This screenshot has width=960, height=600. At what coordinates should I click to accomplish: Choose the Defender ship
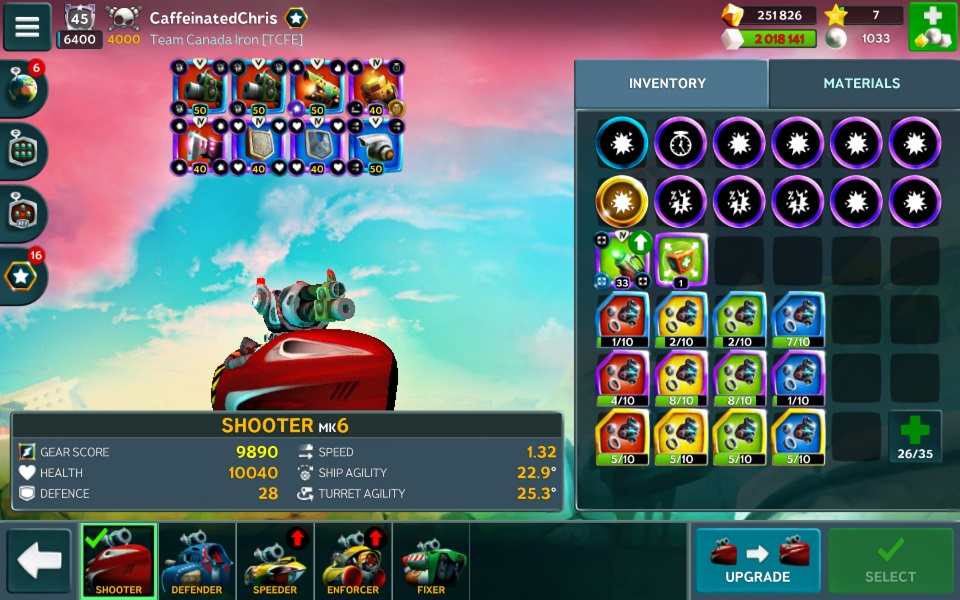[x=197, y=561]
